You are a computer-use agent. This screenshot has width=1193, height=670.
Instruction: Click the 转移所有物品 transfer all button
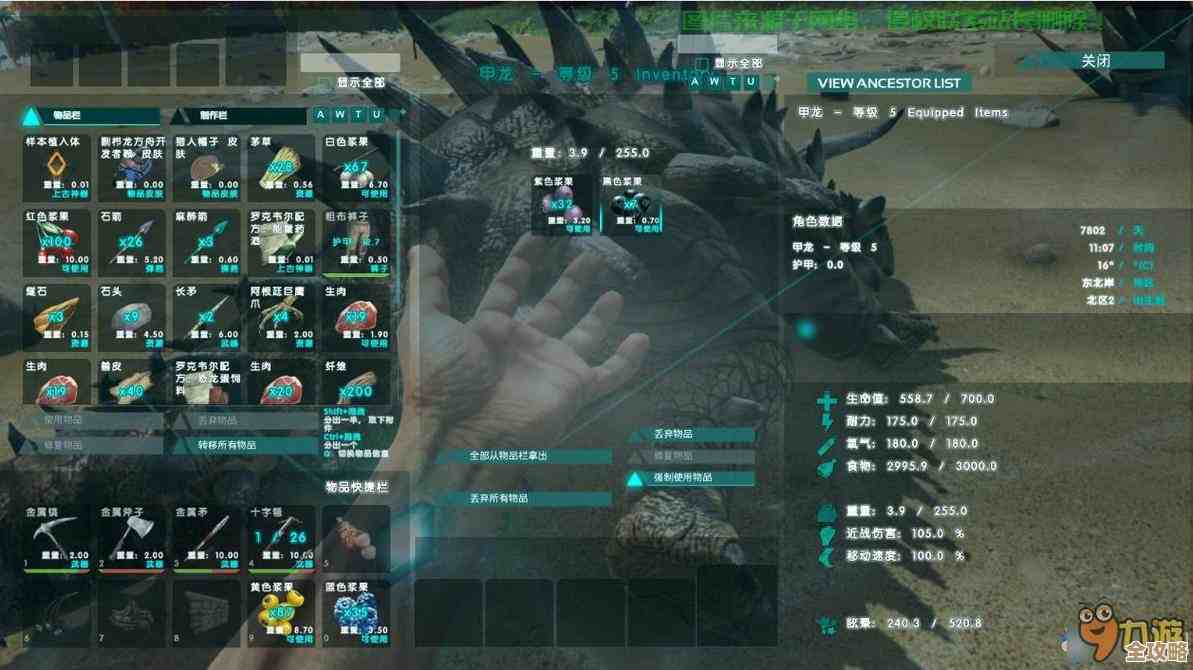pyautogui.click(x=243, y=445)
